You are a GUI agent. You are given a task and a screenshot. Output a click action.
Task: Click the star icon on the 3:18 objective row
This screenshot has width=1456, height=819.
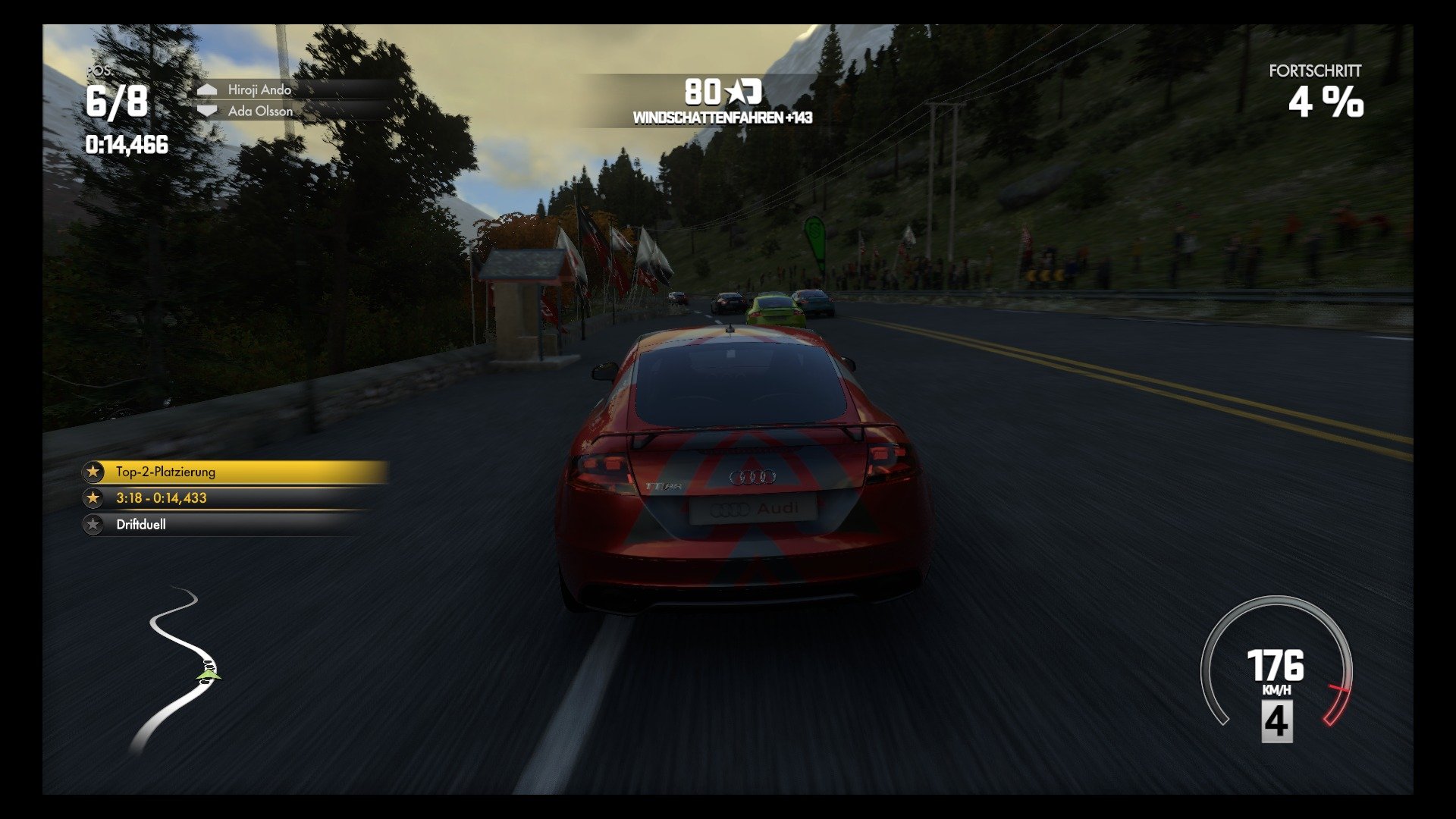tap(93, 499)
